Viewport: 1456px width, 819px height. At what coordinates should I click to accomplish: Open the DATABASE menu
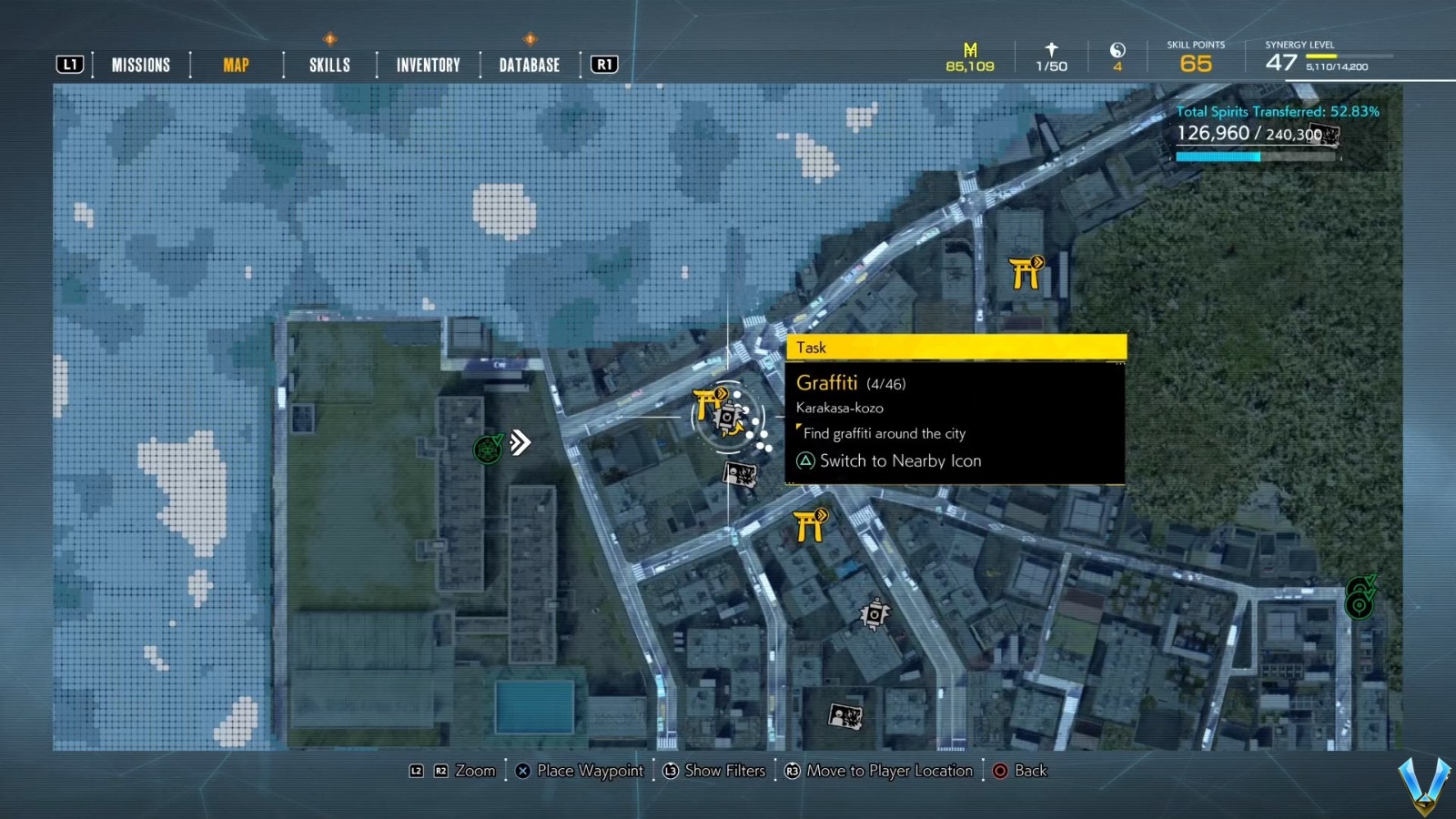pyautogui.click(x=528, y=64)
